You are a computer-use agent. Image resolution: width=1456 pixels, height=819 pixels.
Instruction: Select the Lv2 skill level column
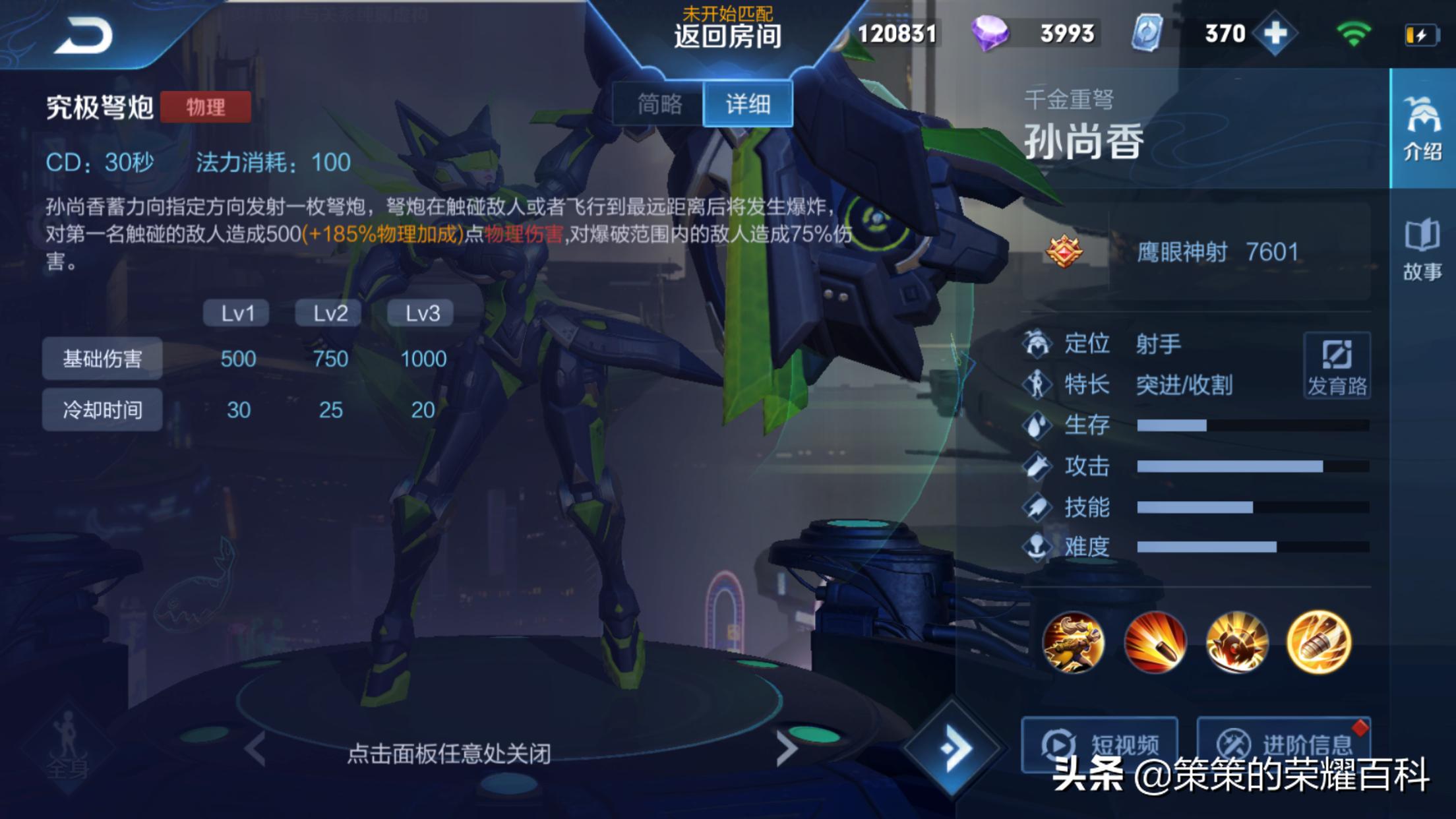coord(328,313)
